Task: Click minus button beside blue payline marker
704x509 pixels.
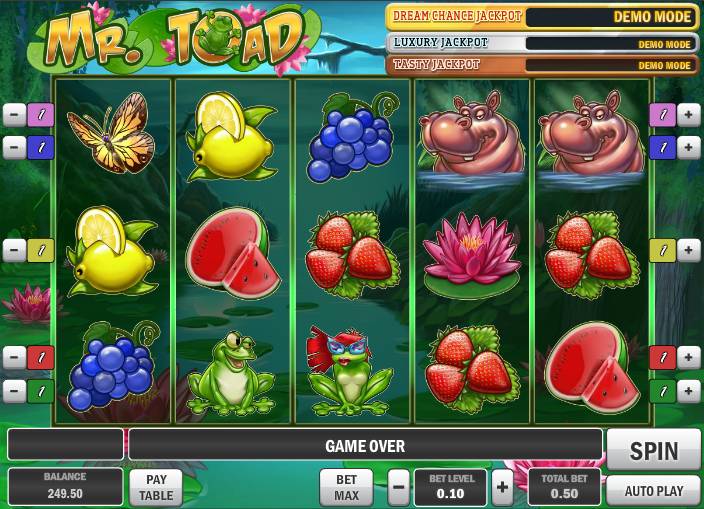Action: pos(14,148)
